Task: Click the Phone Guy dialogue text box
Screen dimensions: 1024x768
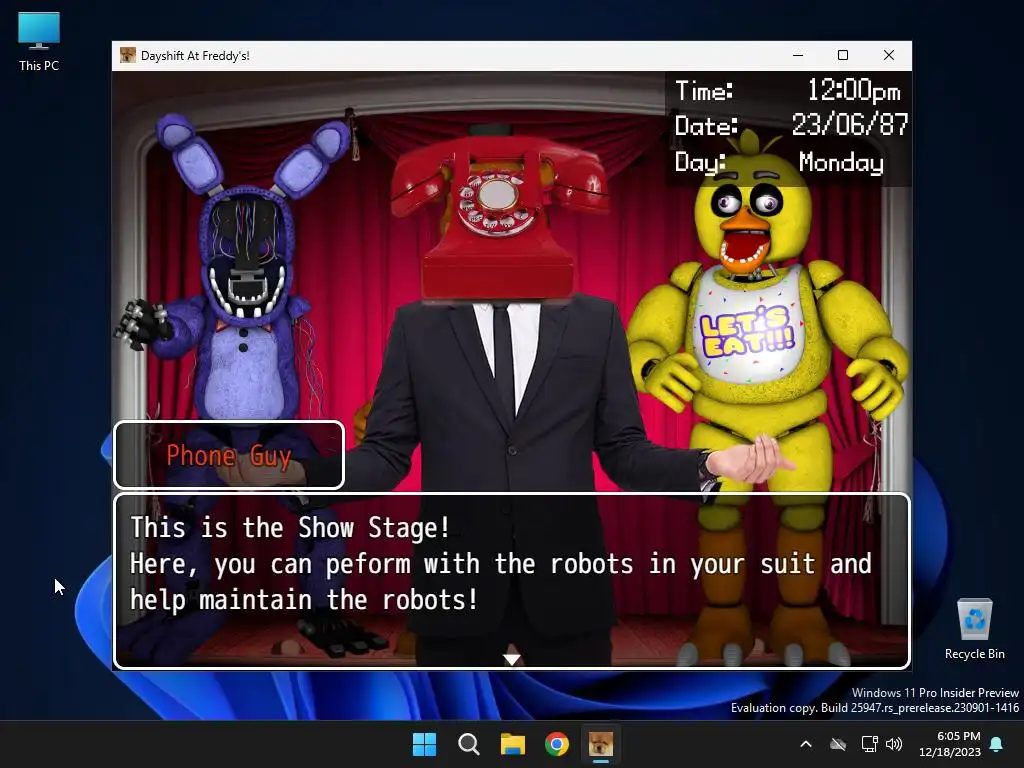Action: [511, 580]
